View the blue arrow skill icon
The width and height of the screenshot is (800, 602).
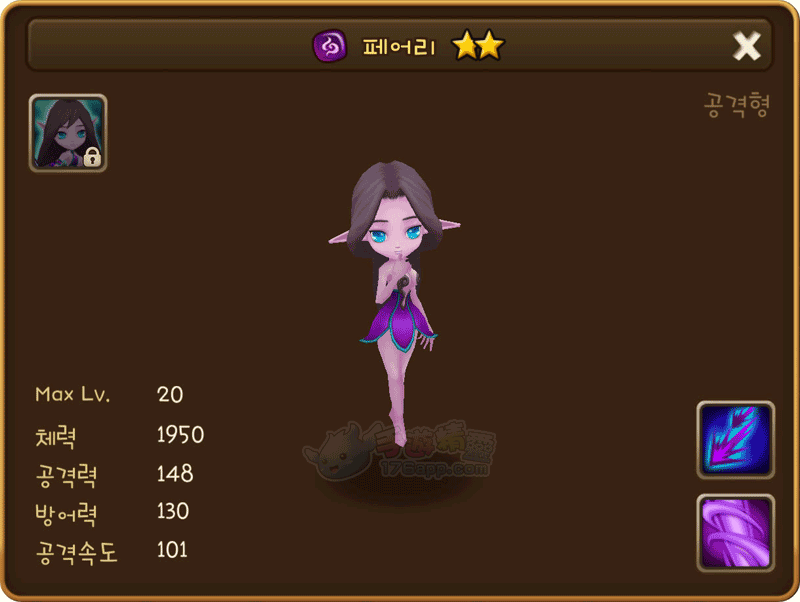[x=735, y=439]
